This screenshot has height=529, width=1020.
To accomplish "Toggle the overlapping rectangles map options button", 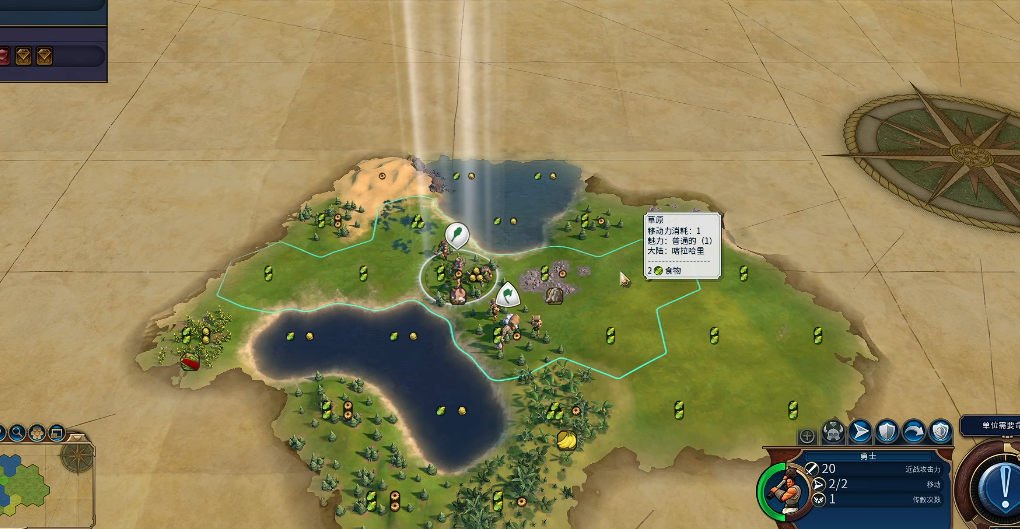I will (56, 433).
